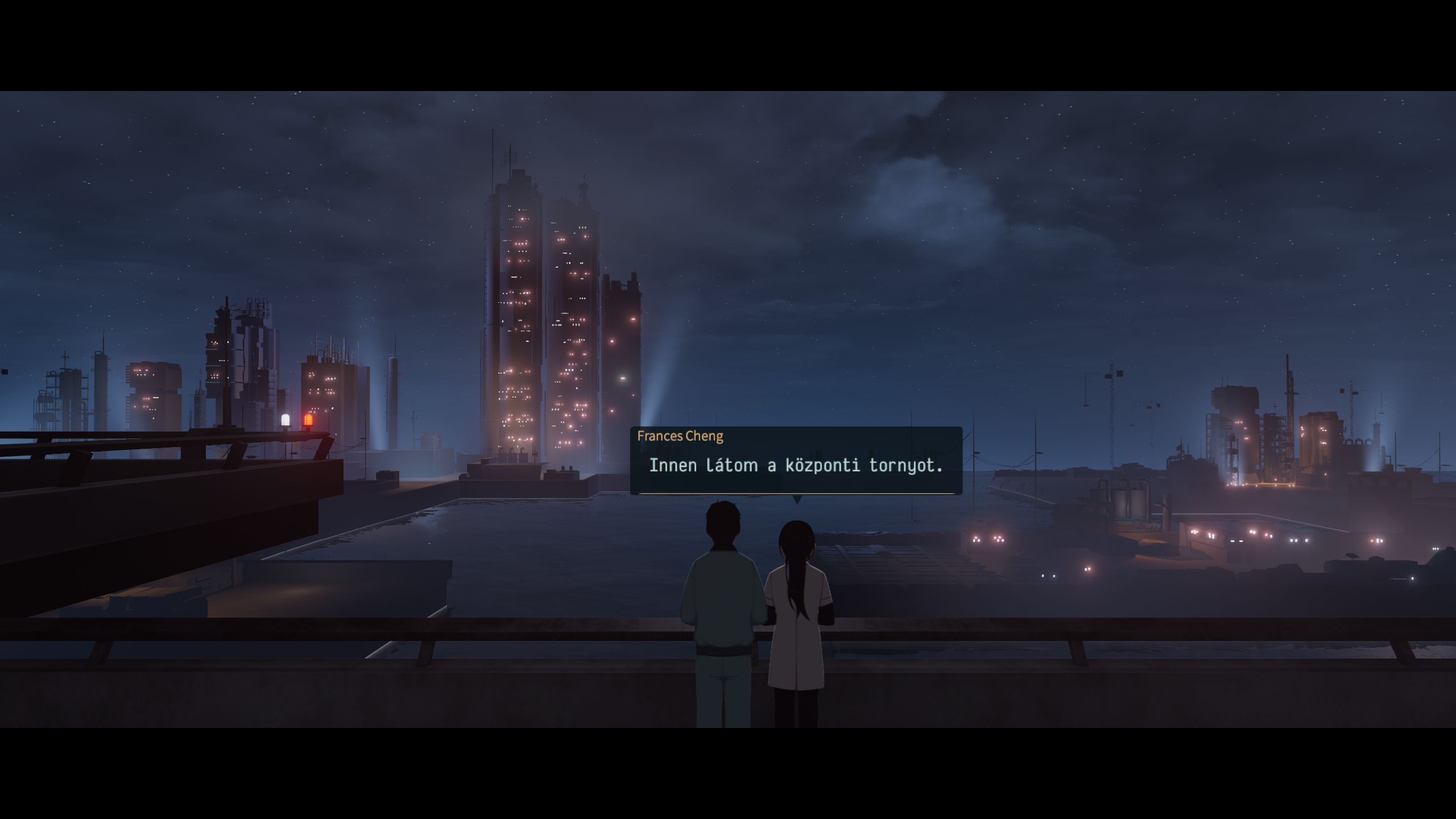Screen dimensions: 1456x819
Task: Advance Frances Cheng's dialogue bubble
Action: click(796, 462)
